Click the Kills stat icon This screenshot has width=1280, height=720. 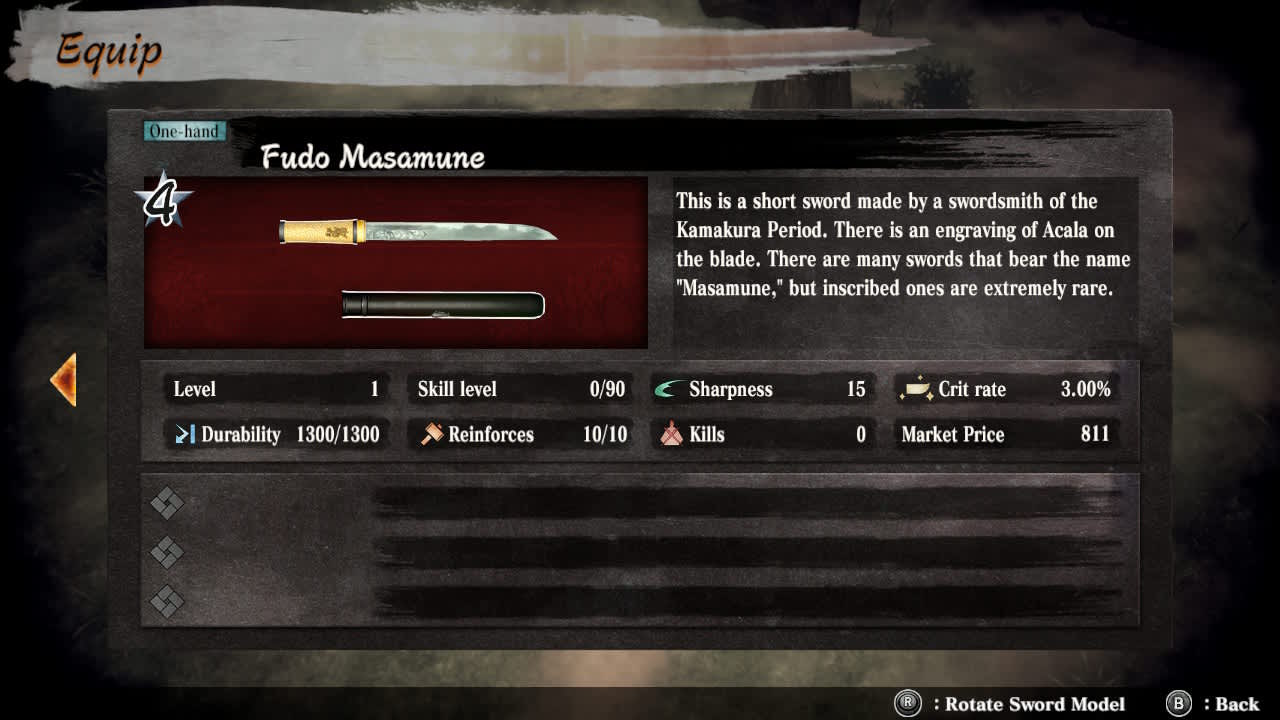668,434
